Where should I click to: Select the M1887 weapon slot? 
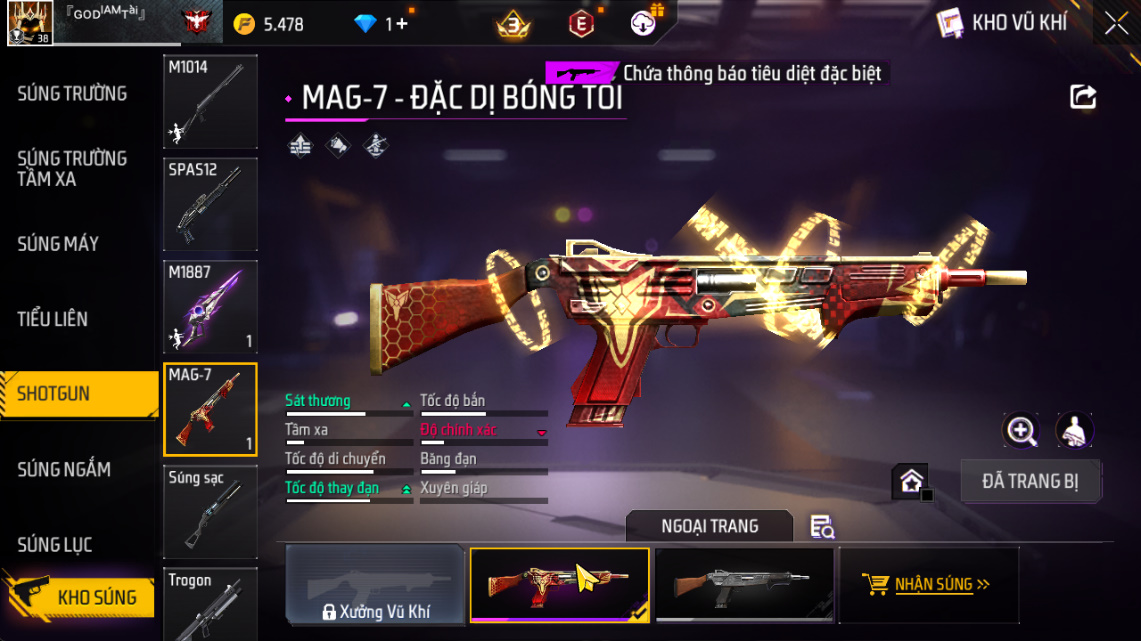click(x=210, y=307)
